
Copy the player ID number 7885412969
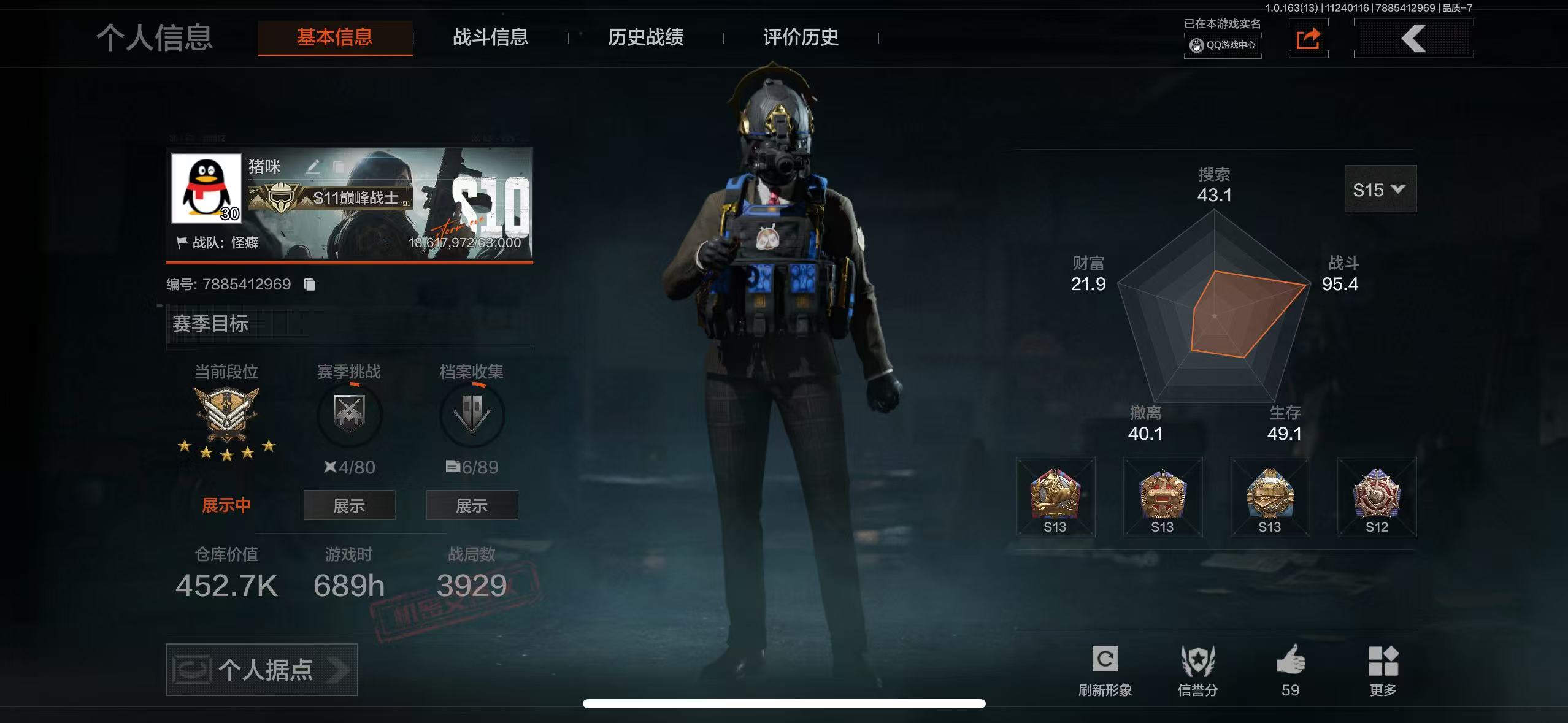310,285
